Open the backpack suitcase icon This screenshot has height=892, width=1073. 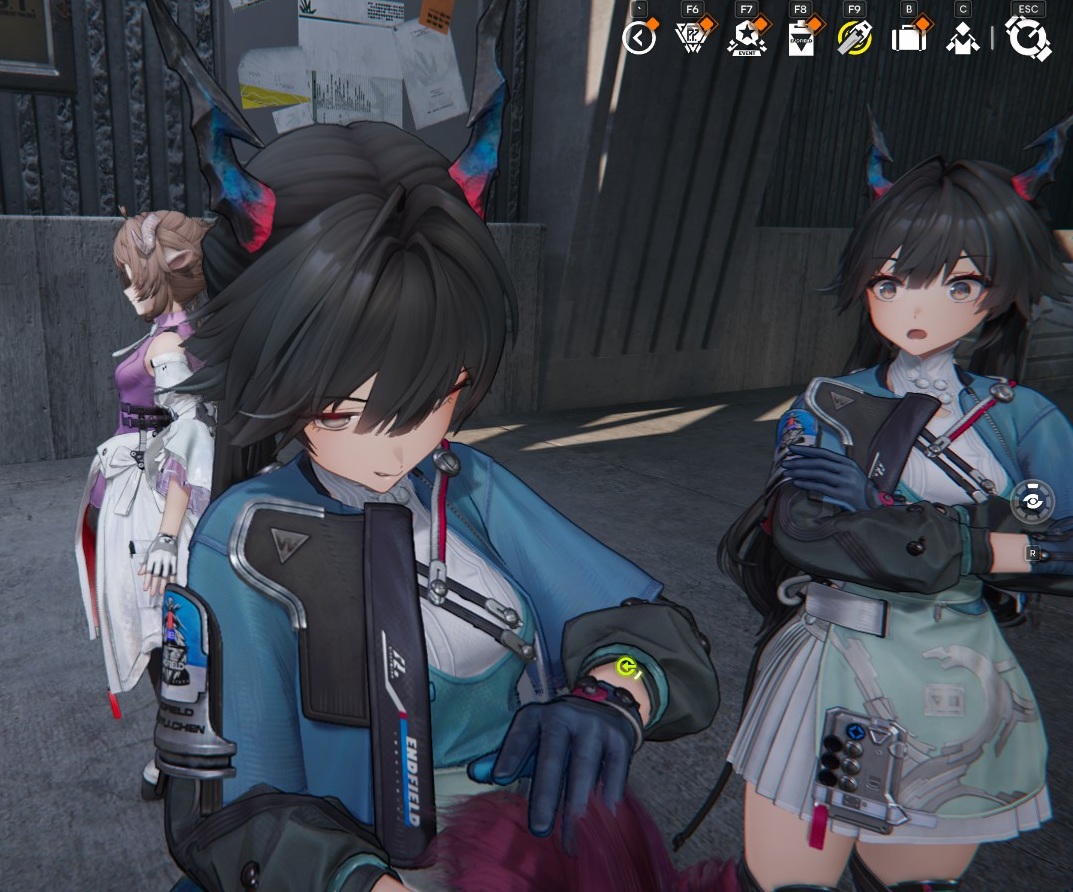[x=909, y=38]
